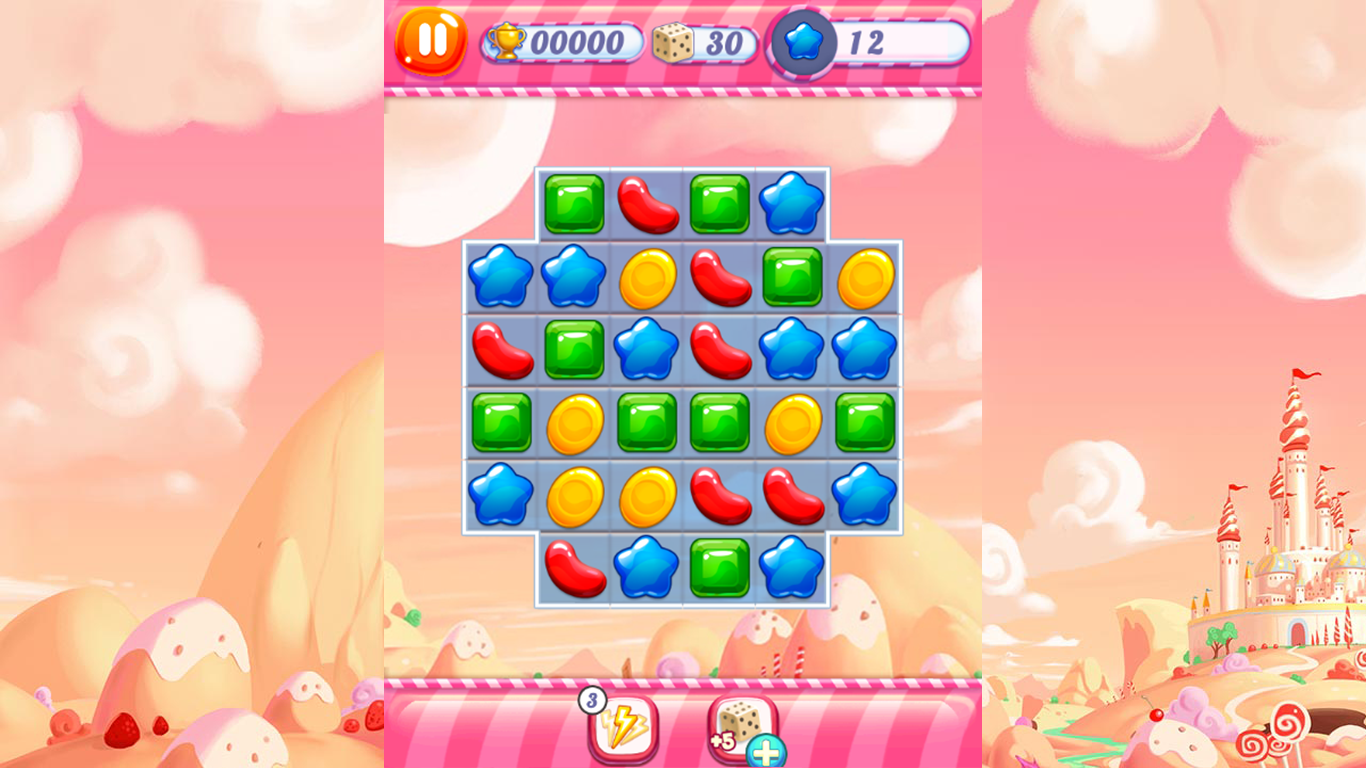Select the blue star in the board center
This screenshot has height=768, width=1366.
pyautogui.click(x=646, y=349)
